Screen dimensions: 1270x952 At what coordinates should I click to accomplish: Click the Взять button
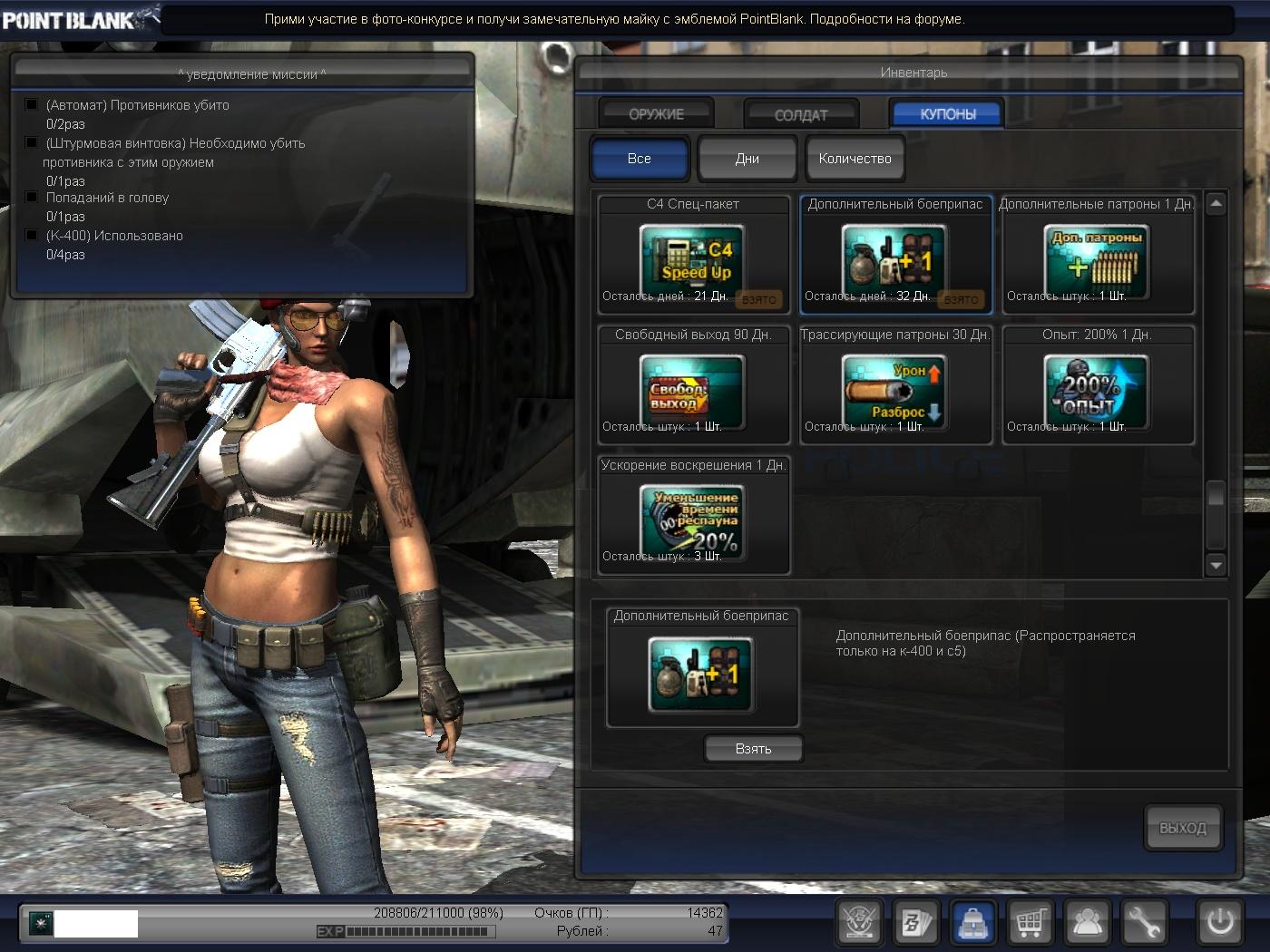[x=753, y=749]
